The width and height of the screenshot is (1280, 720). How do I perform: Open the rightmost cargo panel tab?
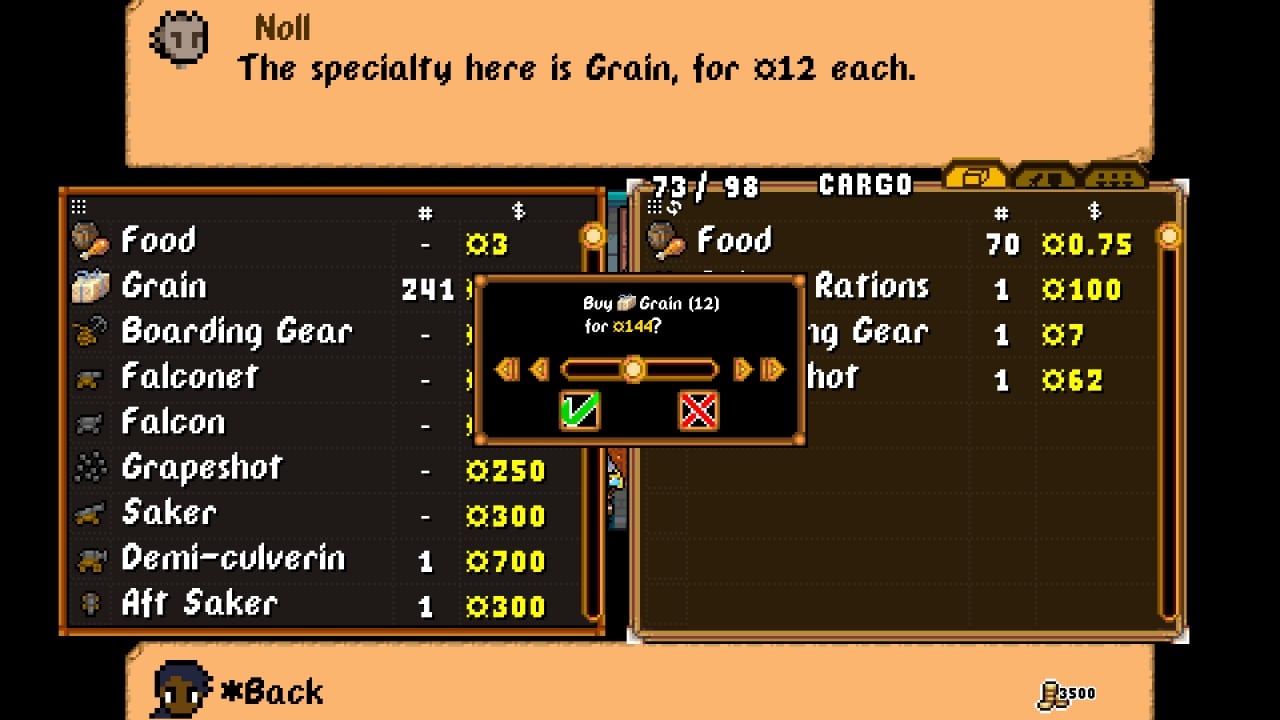(1115, 177)
